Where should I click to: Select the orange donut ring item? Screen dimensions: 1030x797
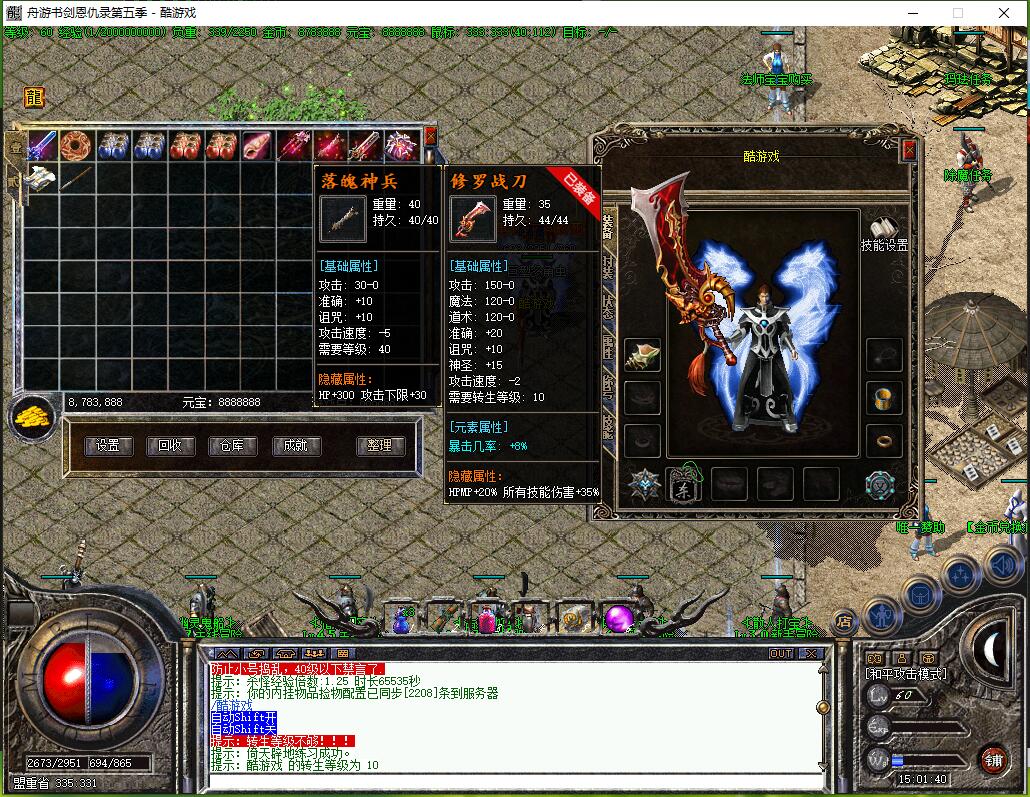[78, 146]
